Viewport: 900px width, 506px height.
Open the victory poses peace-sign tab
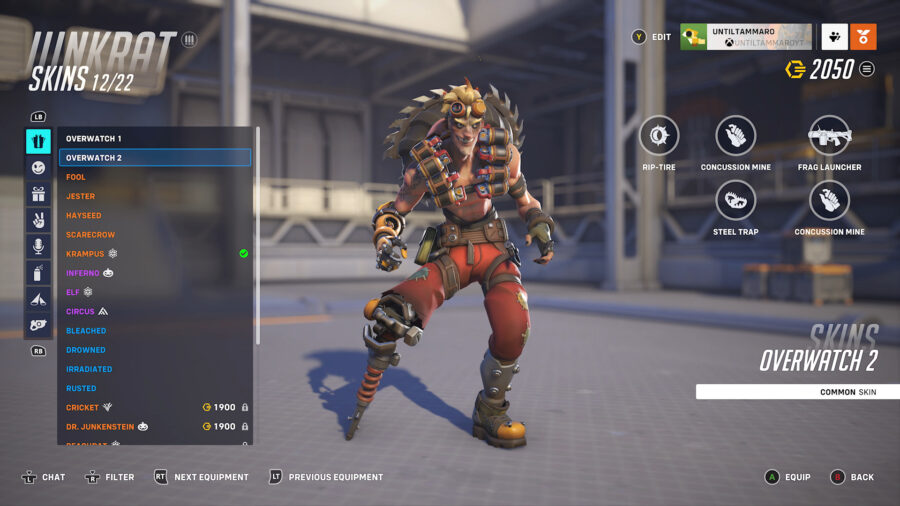pyautogui.click(x=38, y=220)
